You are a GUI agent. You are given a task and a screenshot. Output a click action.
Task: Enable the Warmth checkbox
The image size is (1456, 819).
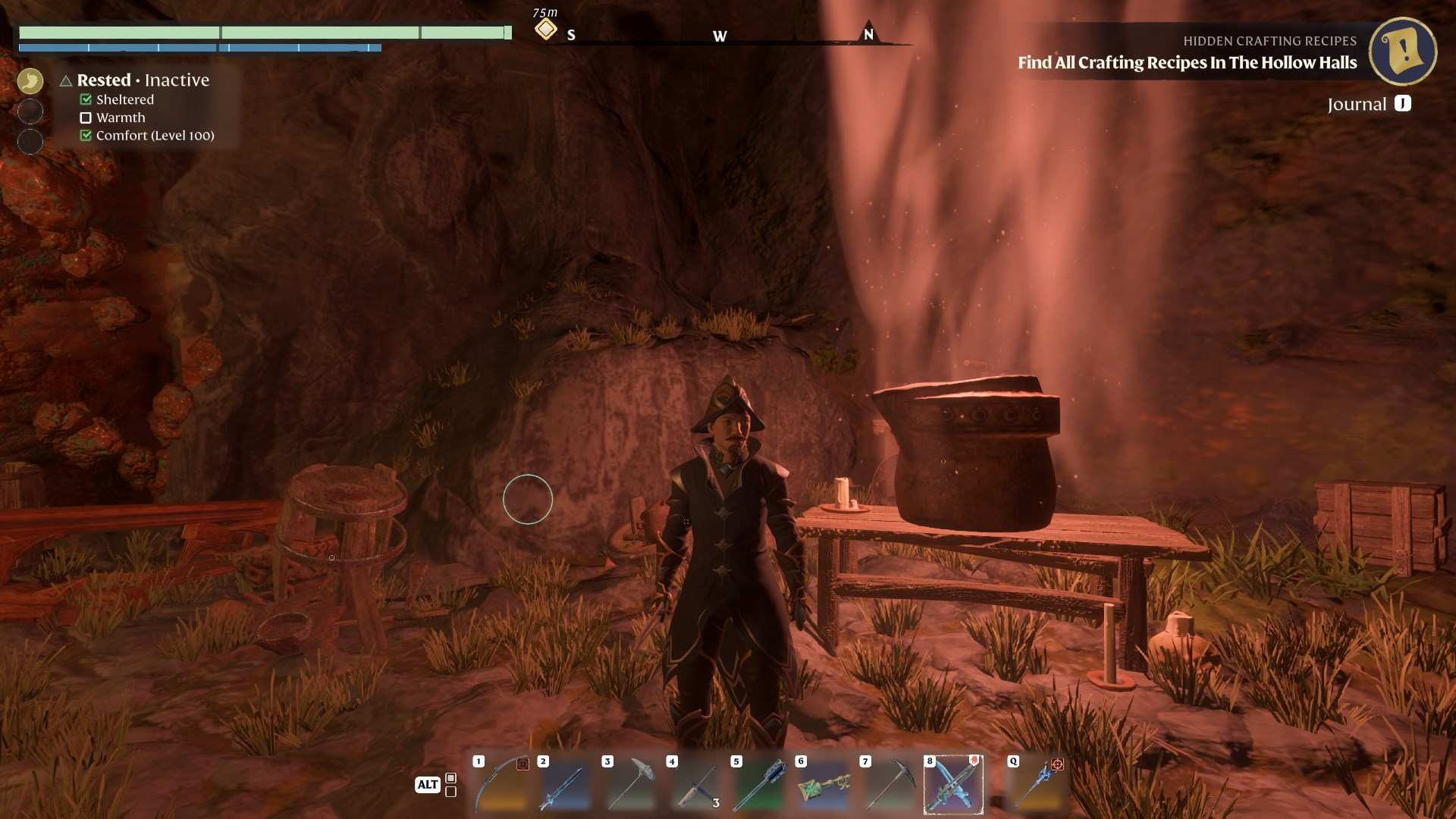(x=86, y=117)
